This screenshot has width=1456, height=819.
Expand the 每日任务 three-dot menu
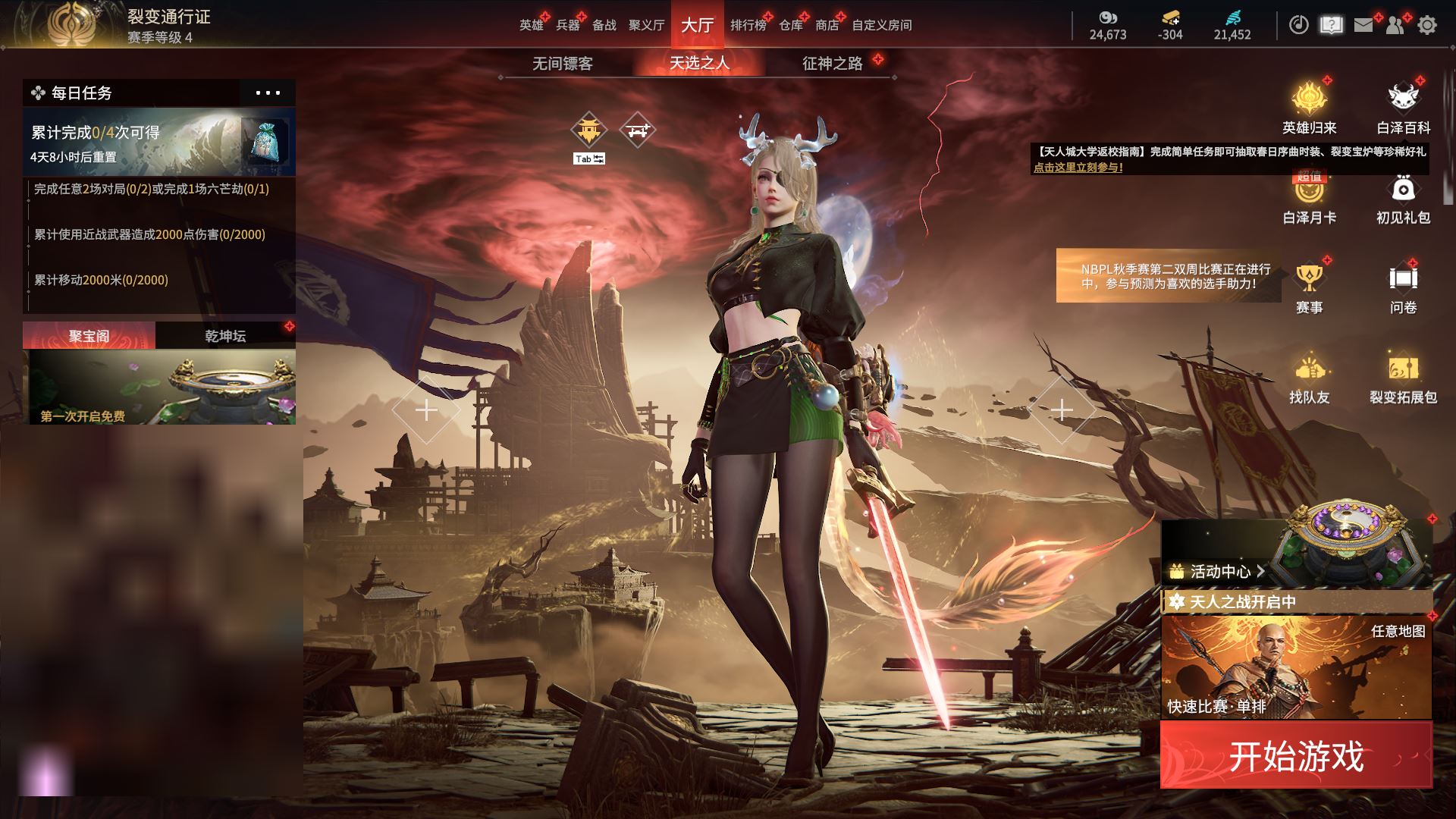[268, 93]
